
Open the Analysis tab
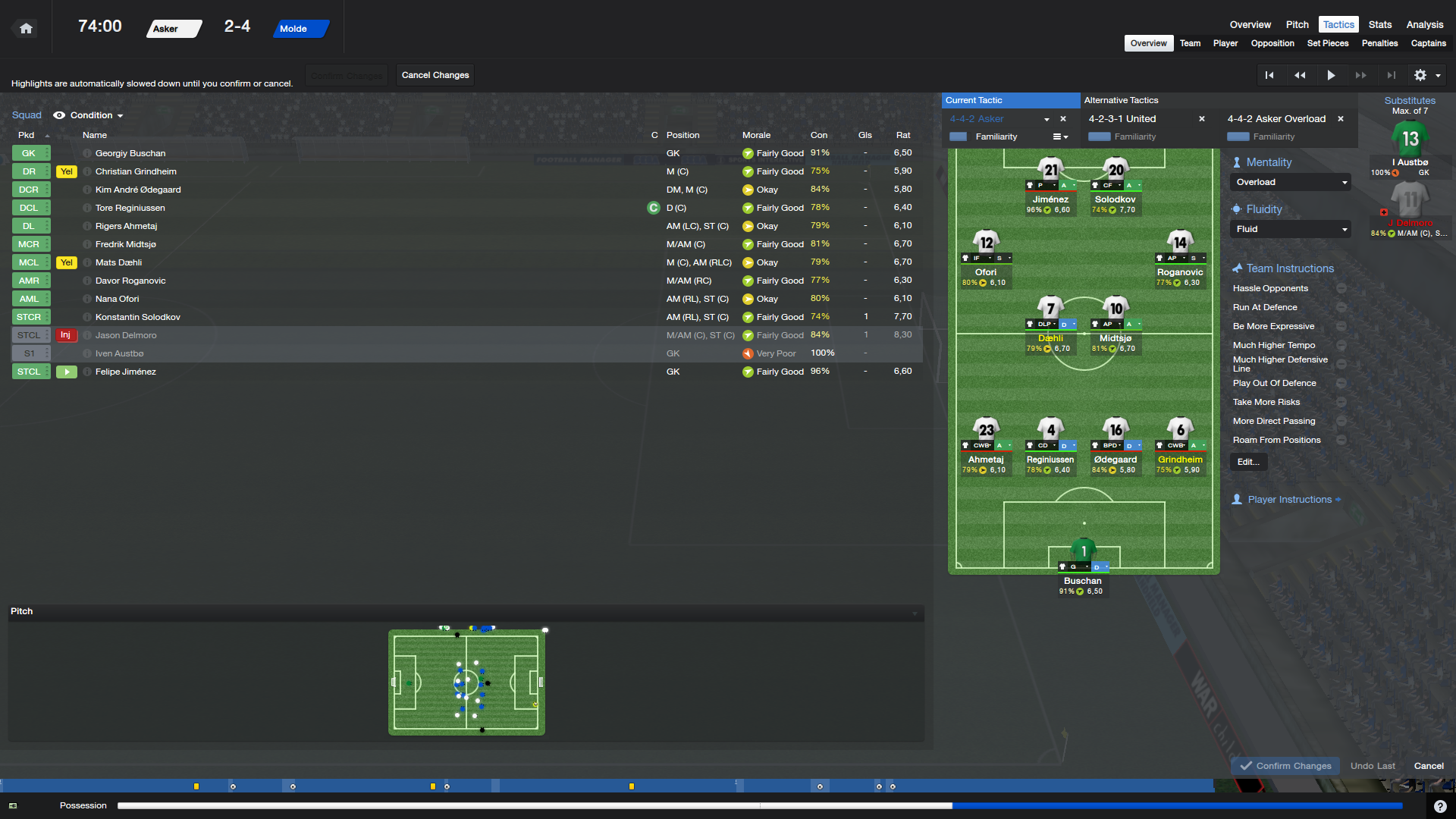coord(1424,24)
